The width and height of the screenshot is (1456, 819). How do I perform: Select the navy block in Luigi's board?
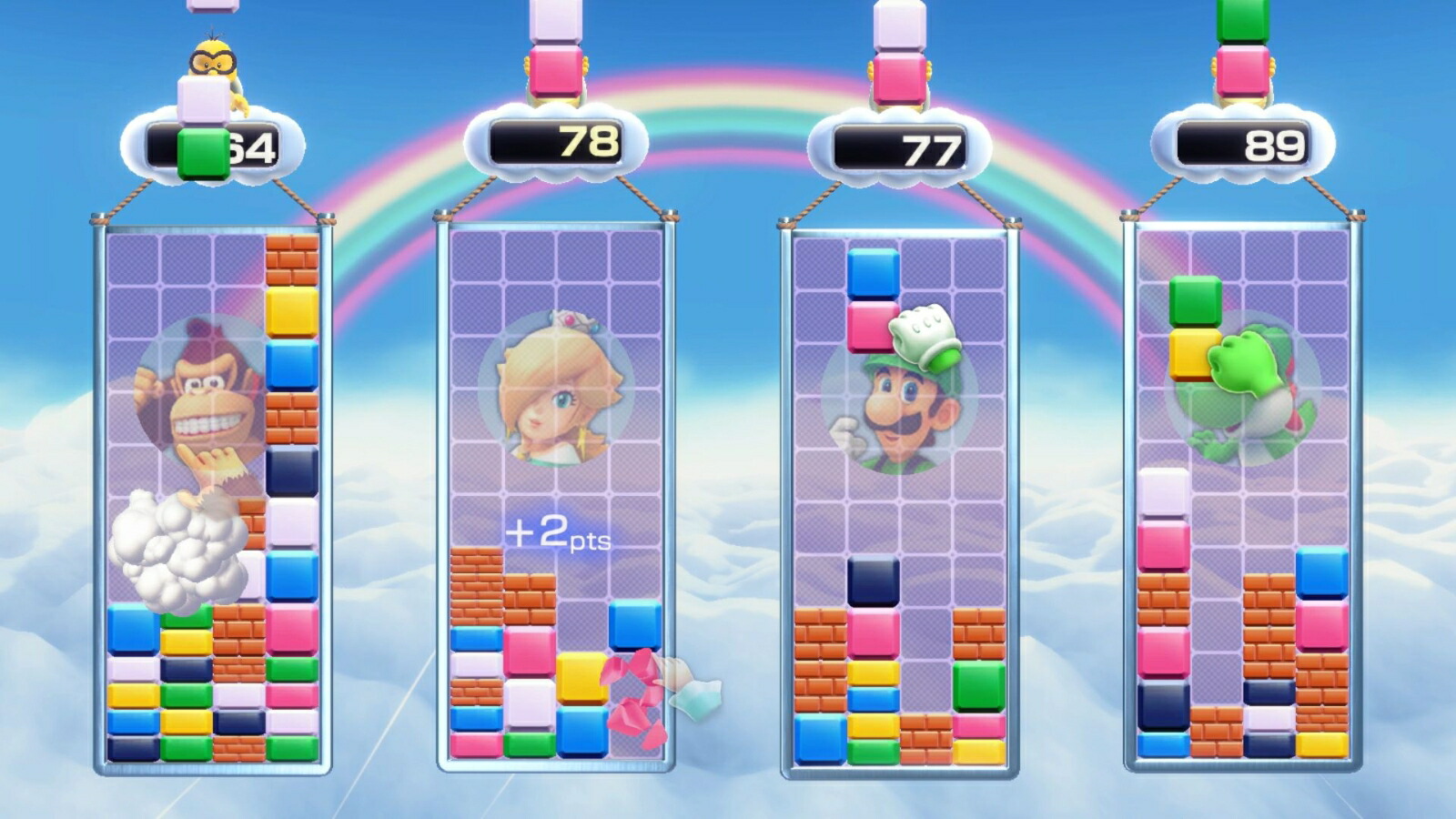[873, 582]
